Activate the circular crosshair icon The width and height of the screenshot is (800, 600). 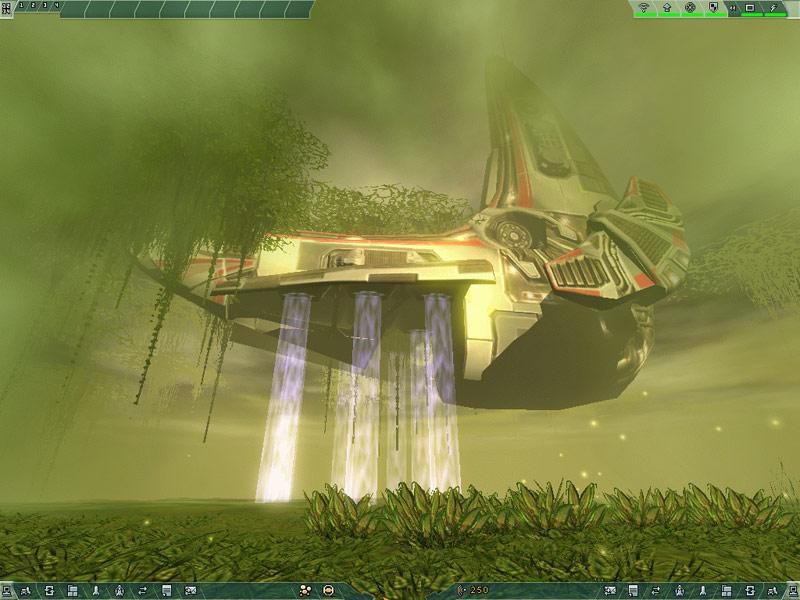pyautogui.click(x=689, y=8)
